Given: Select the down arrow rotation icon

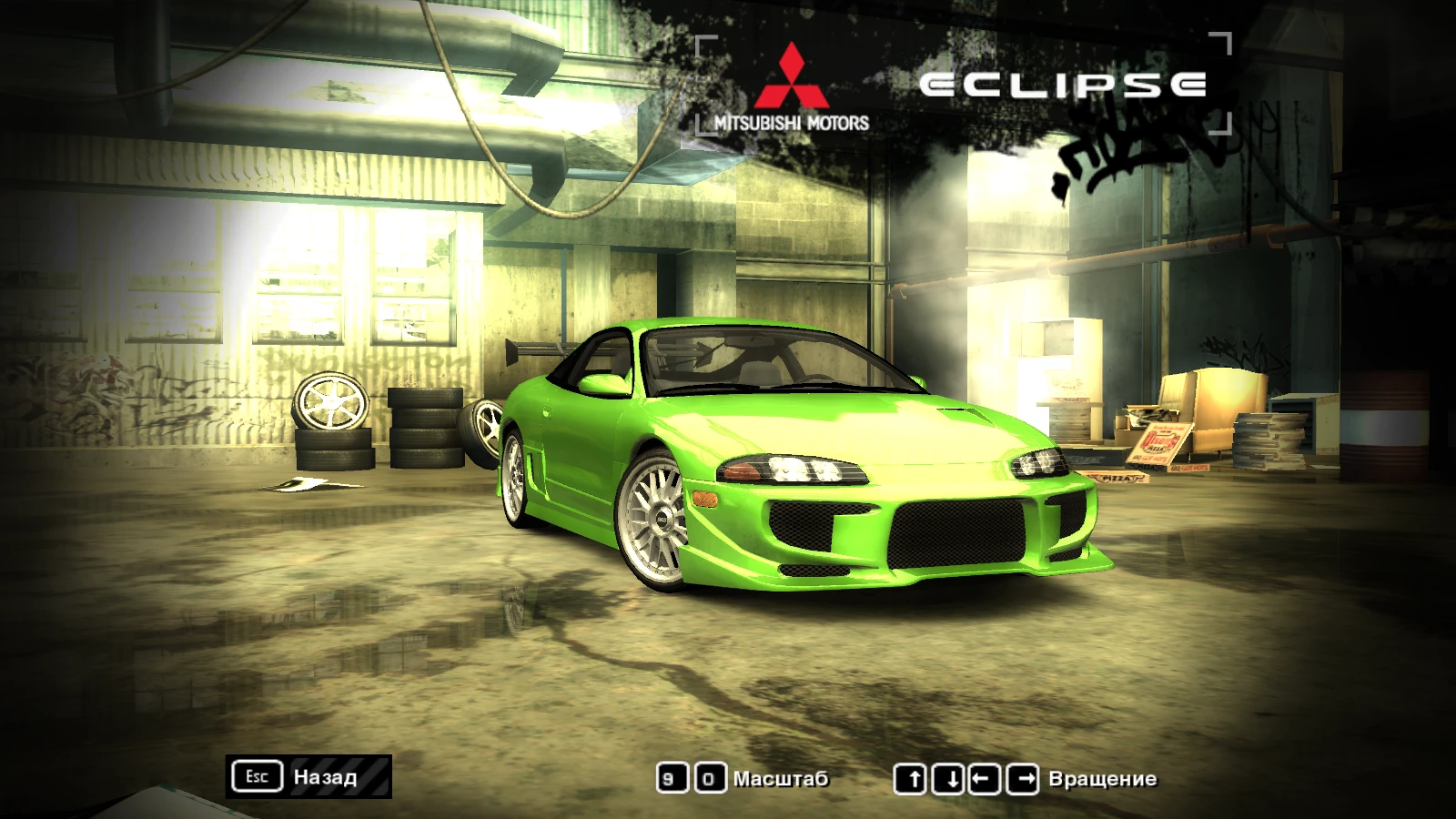Looking at the screenshot, I should tap(949, 778).
